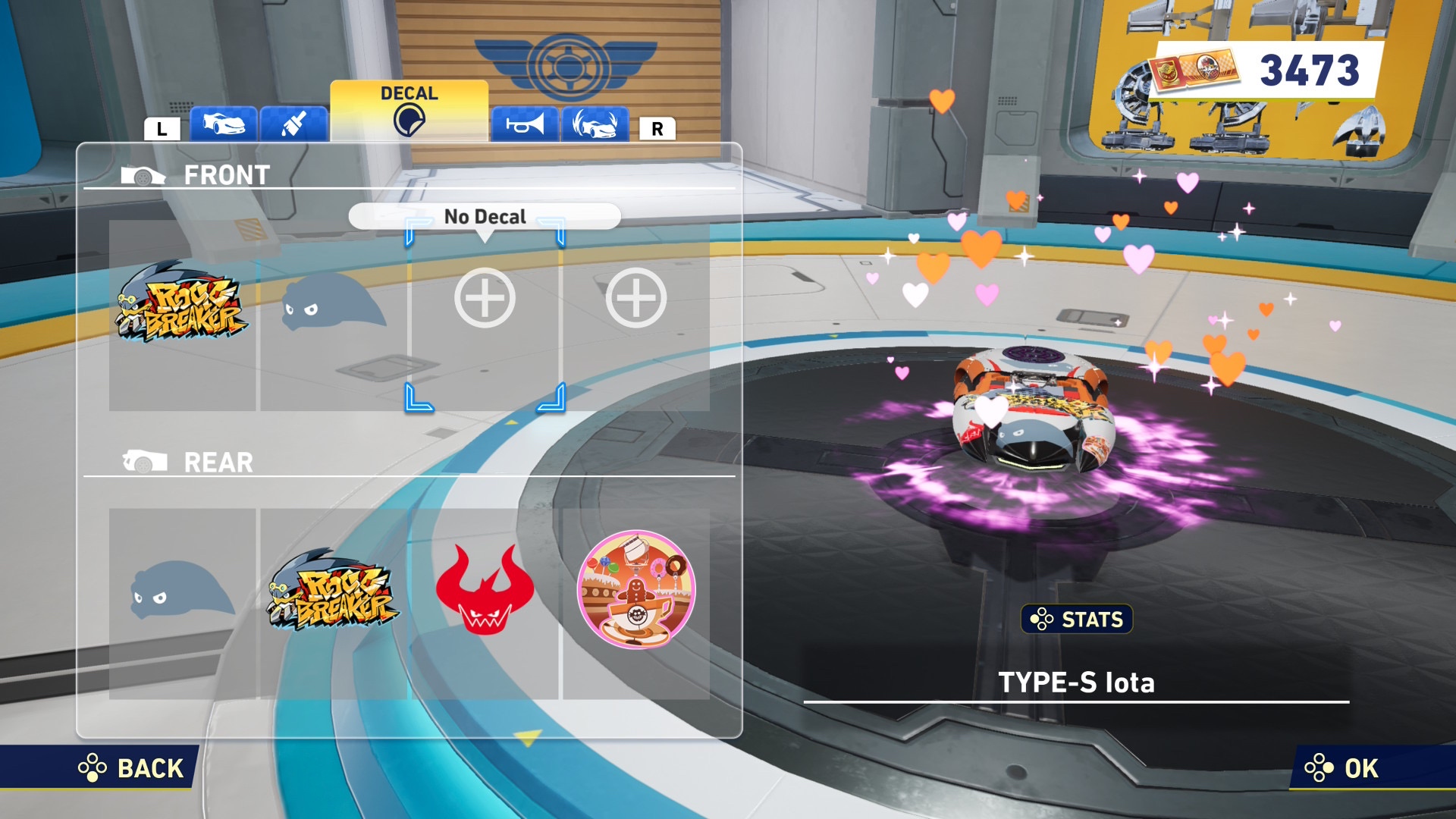Show the vehicle STATS panel
Image resolution: width=1456 pixels, height=819 pixels.
(x=1077, y=620)
